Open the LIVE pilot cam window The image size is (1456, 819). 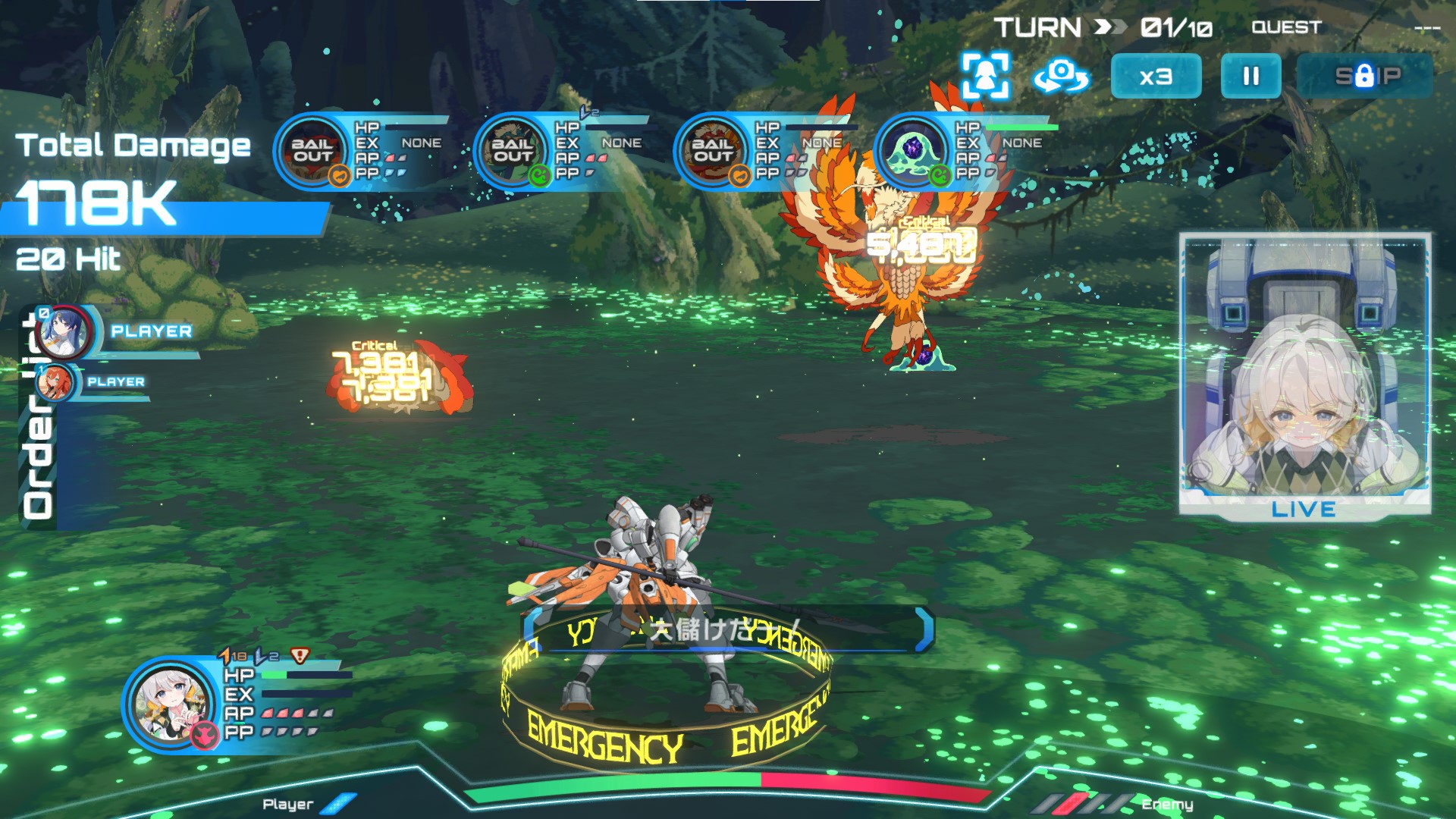1304,375
